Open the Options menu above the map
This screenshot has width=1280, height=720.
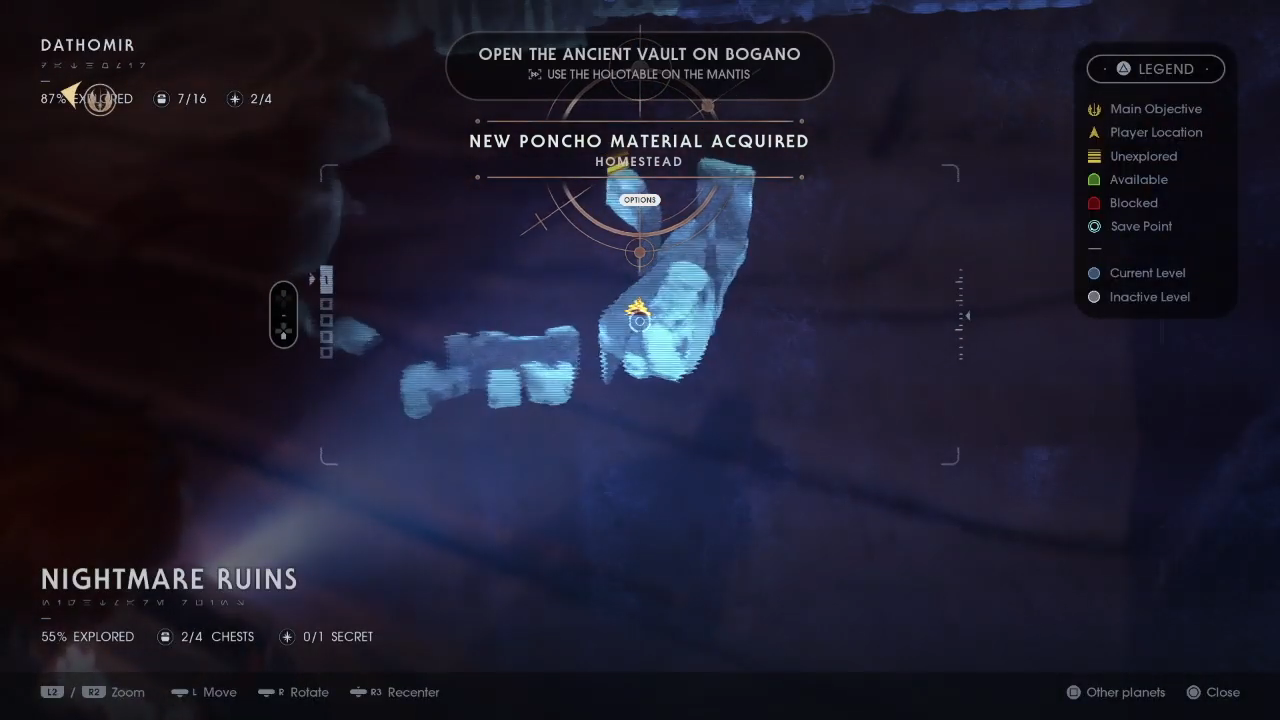tap(639, 200)
